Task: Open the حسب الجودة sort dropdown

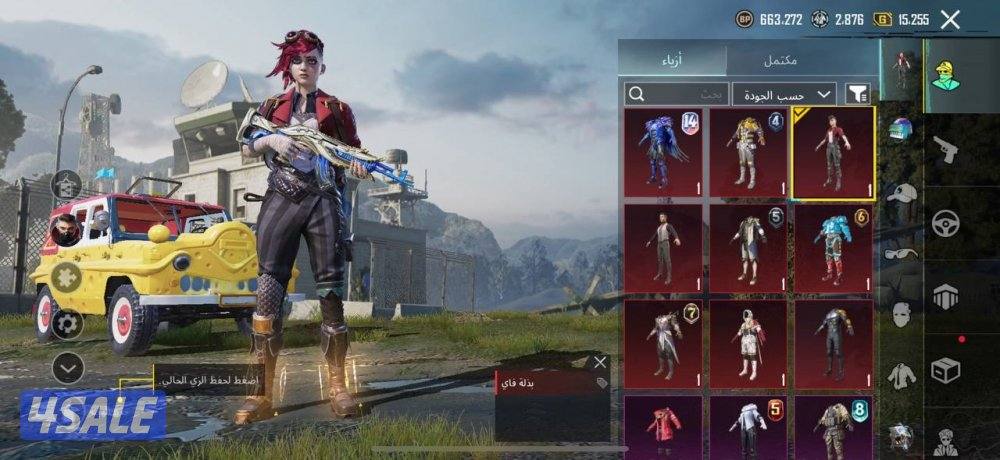Action: [784, 94]
